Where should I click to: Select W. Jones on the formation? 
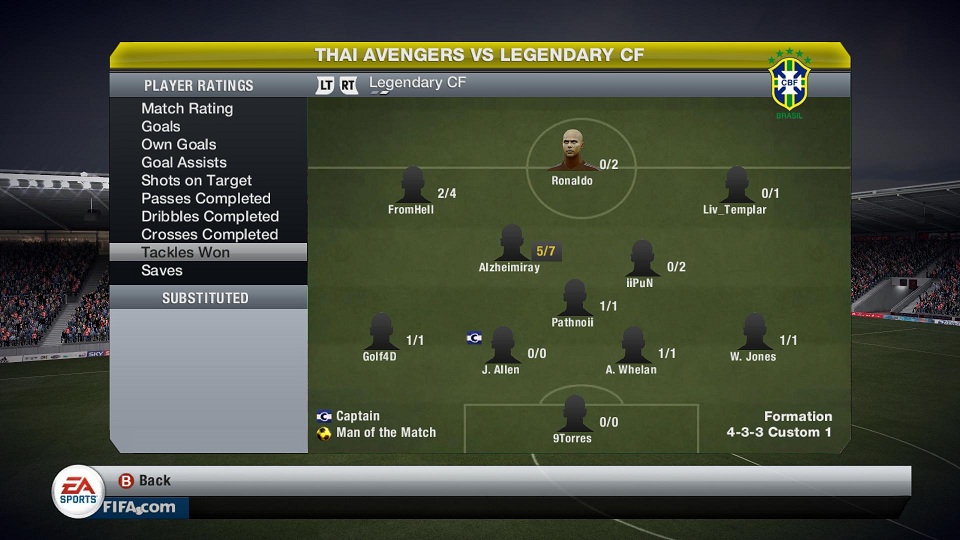pyautogui.click(x=754, y=333)
